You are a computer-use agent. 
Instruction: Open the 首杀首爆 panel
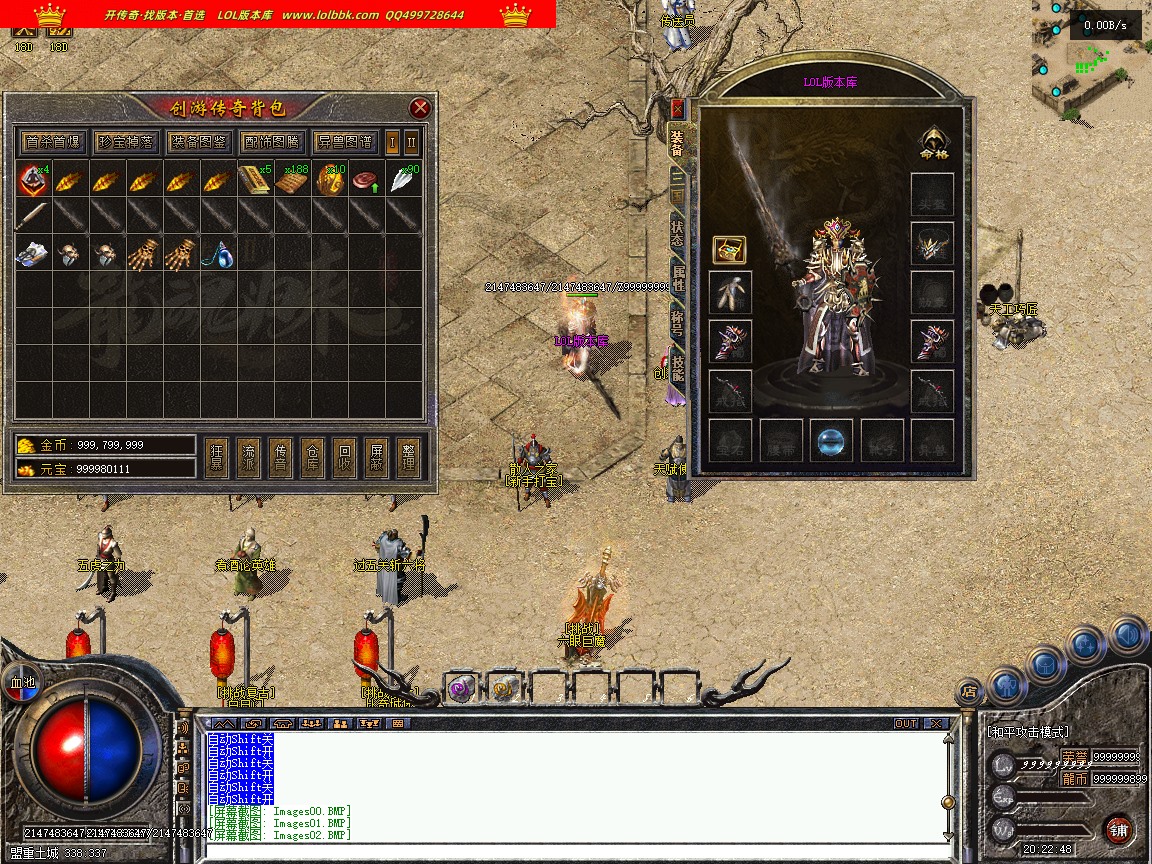click(53, 142)
